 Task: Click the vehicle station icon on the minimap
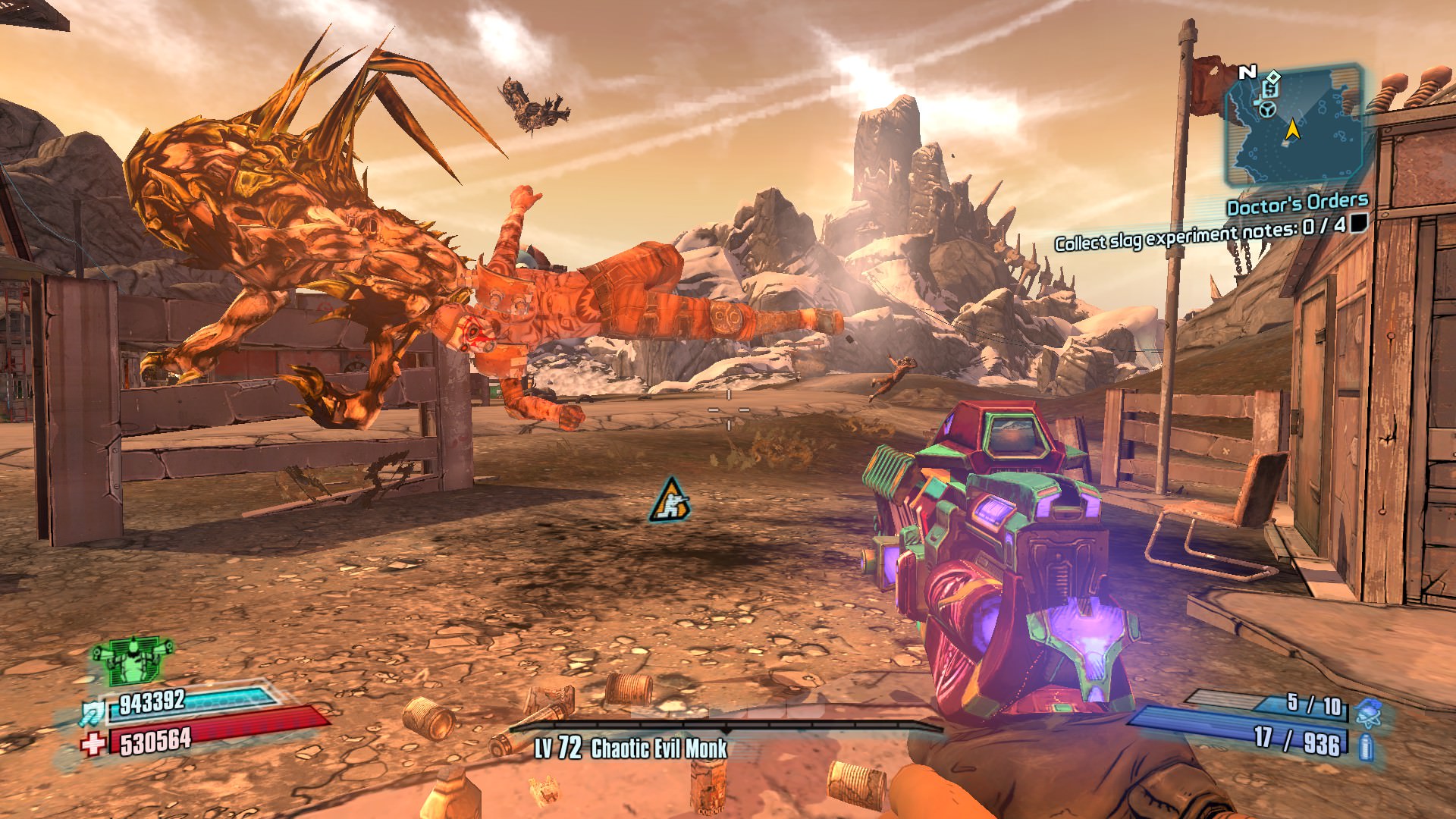coord(1267,110)
